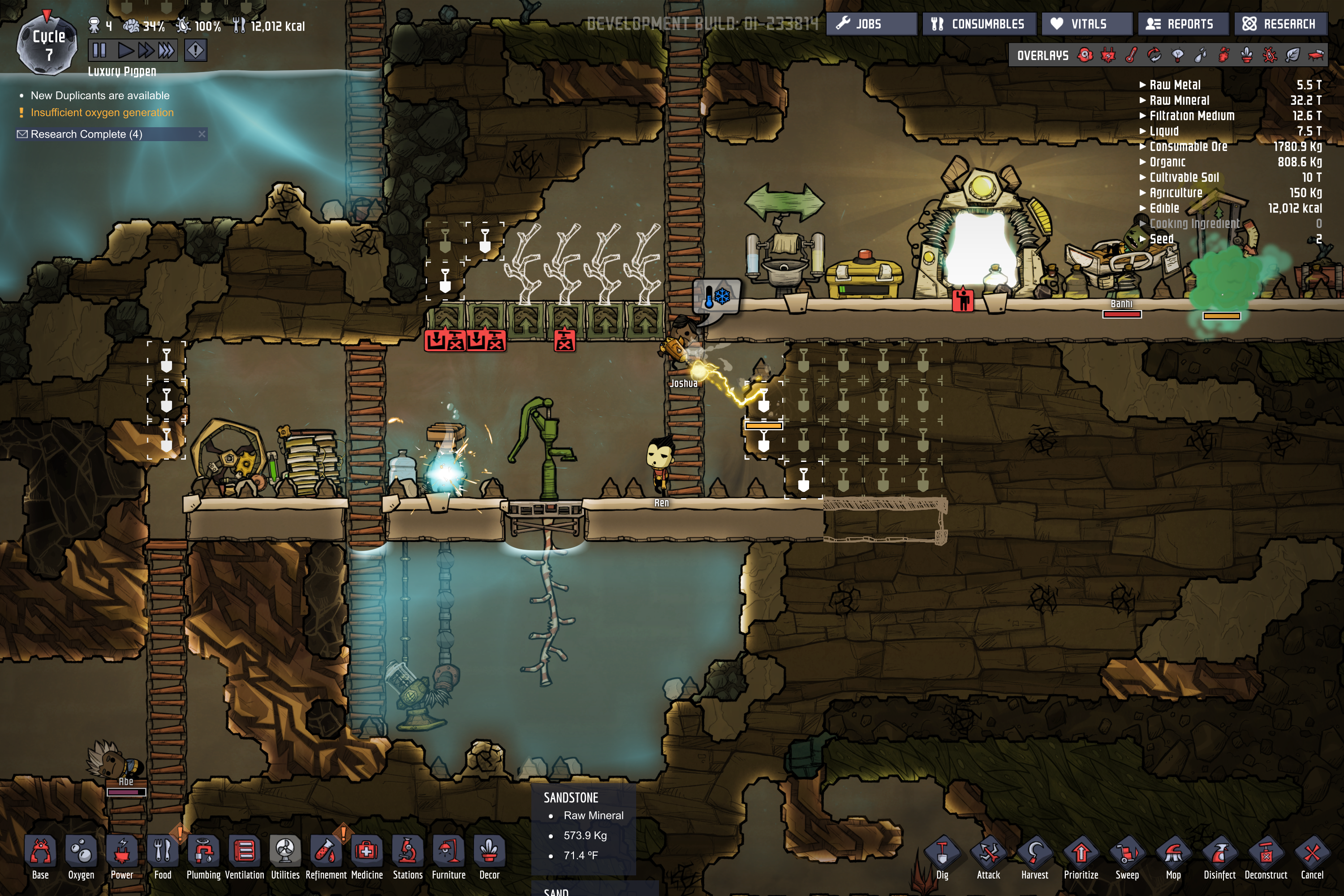
Task: Dismiss the Research Complete notification
Action: (202, 134)
